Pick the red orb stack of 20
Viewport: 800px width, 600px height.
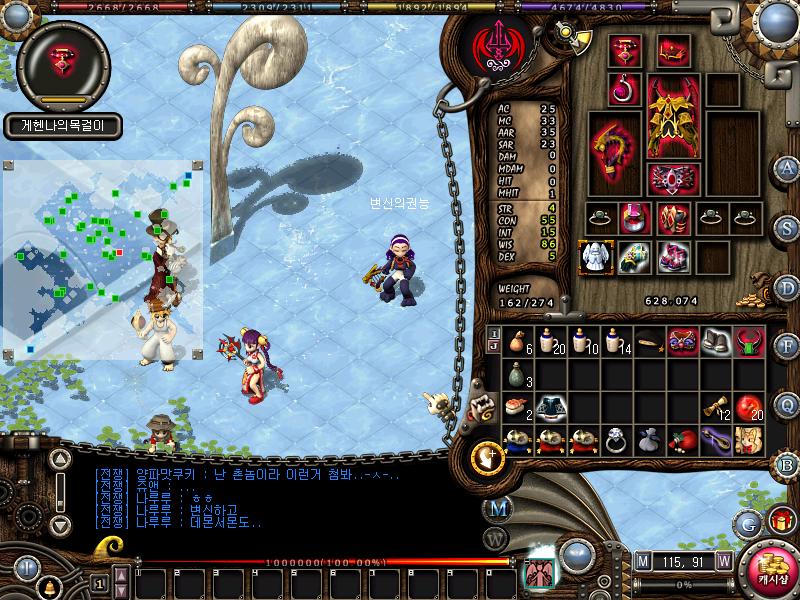point(749,405)
